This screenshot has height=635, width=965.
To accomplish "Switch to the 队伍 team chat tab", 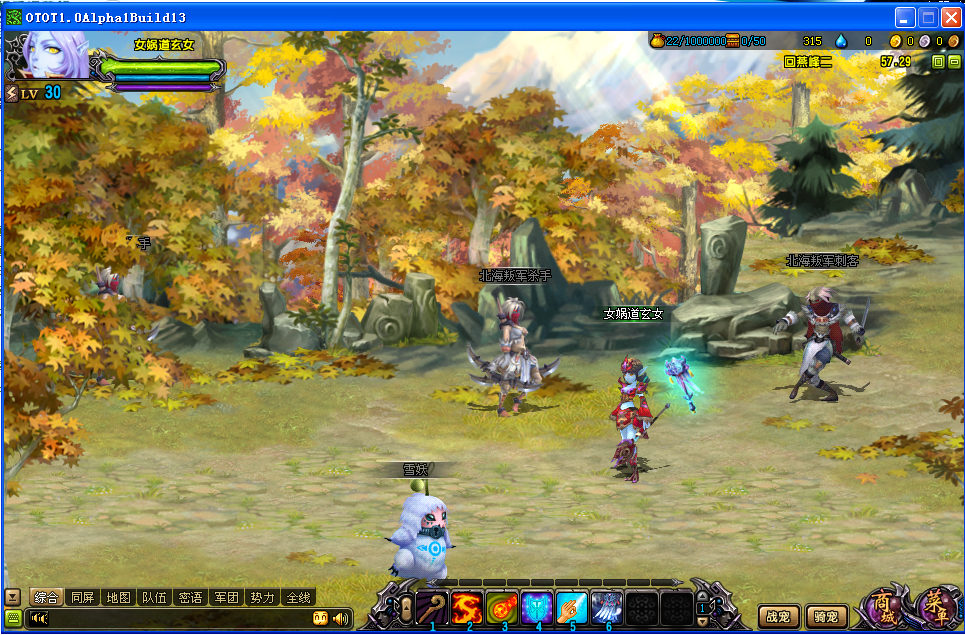I will pos(154,597).
